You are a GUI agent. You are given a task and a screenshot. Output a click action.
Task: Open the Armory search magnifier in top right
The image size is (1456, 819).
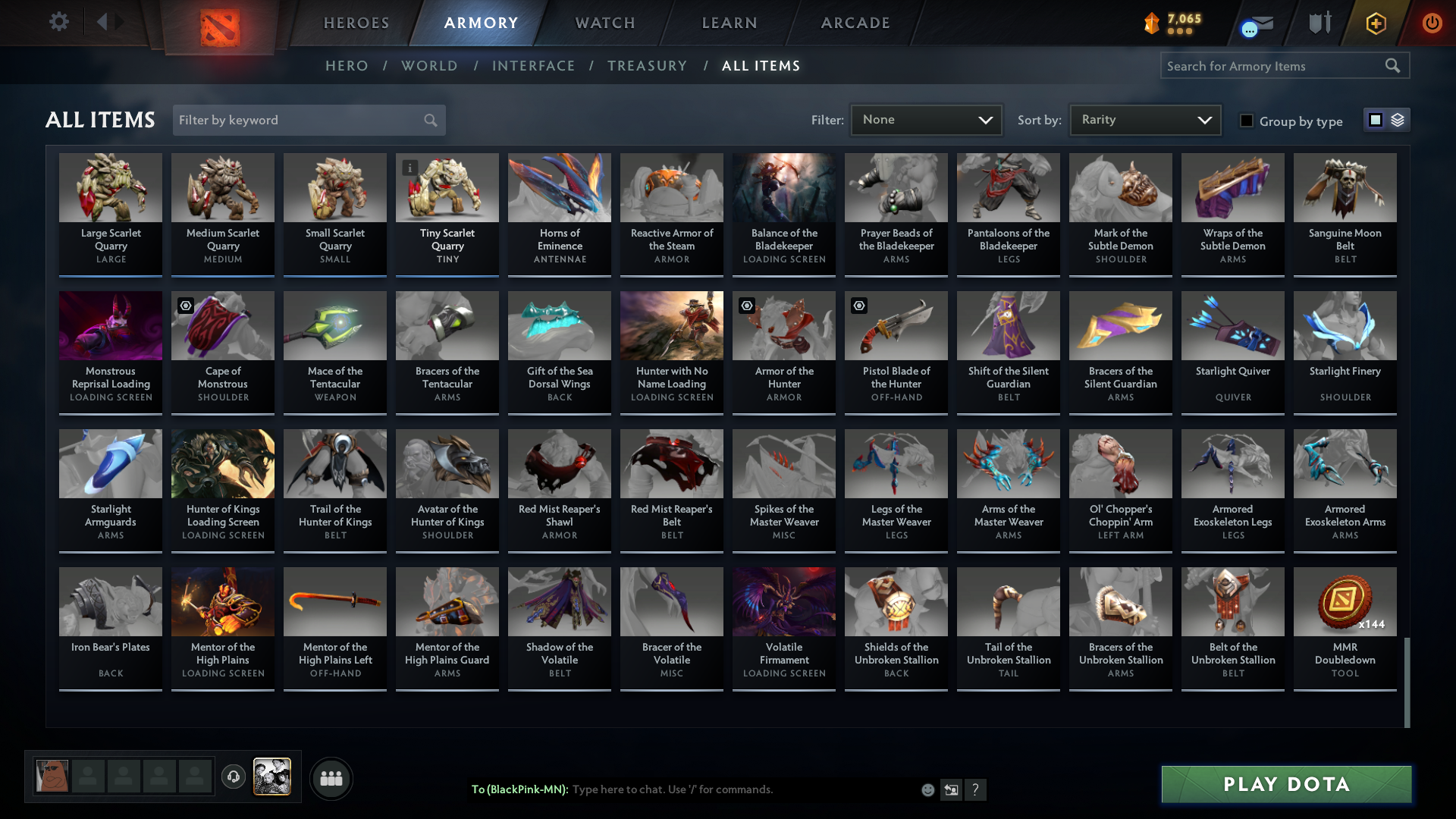tap(1394, 66)
